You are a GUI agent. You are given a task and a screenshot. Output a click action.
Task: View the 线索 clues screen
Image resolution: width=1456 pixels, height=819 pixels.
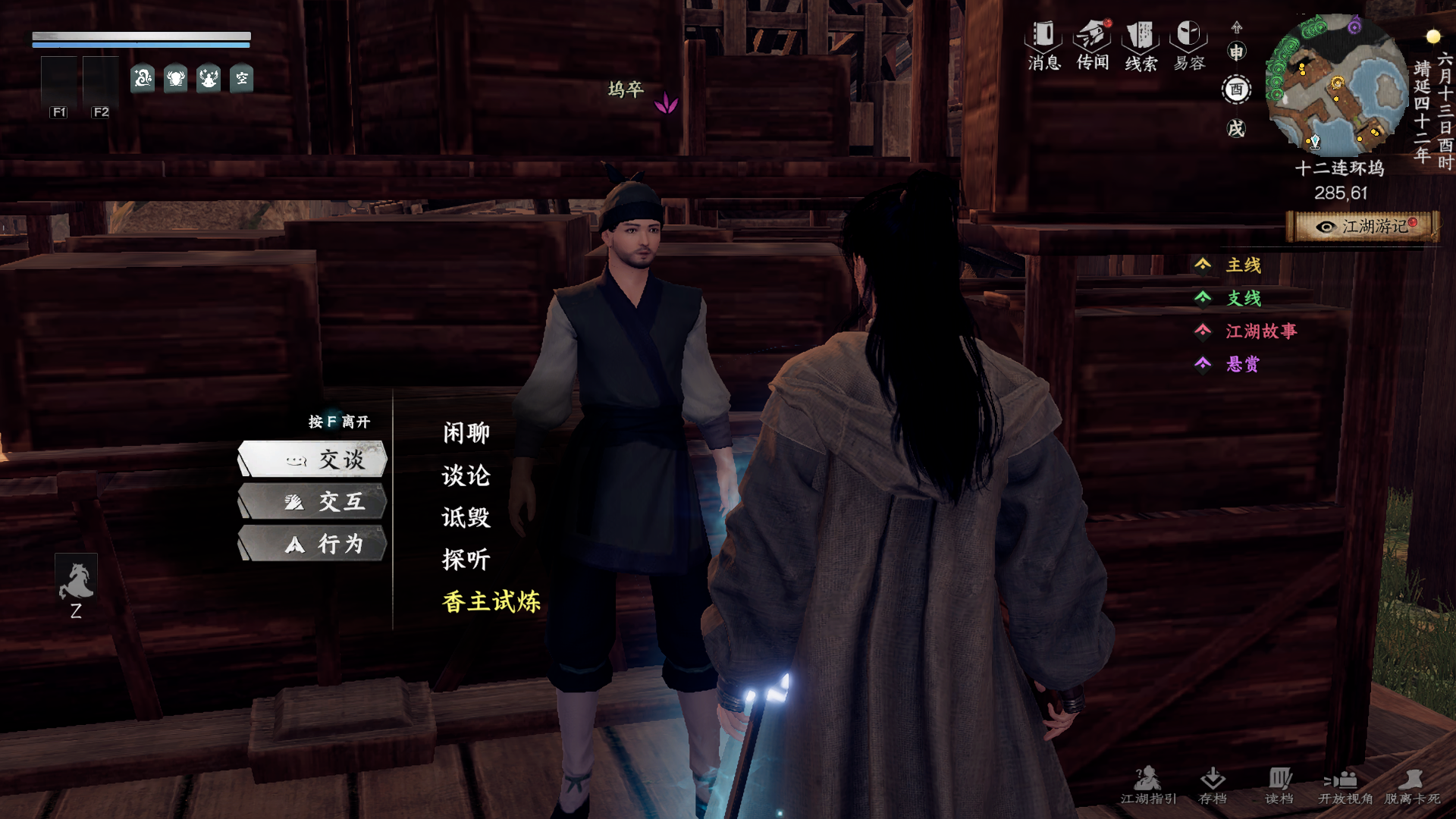(1141, 45)
